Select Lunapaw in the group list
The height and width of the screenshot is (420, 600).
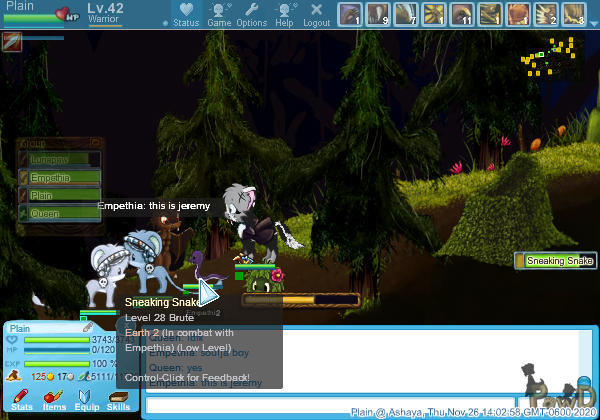pos(61,160)
